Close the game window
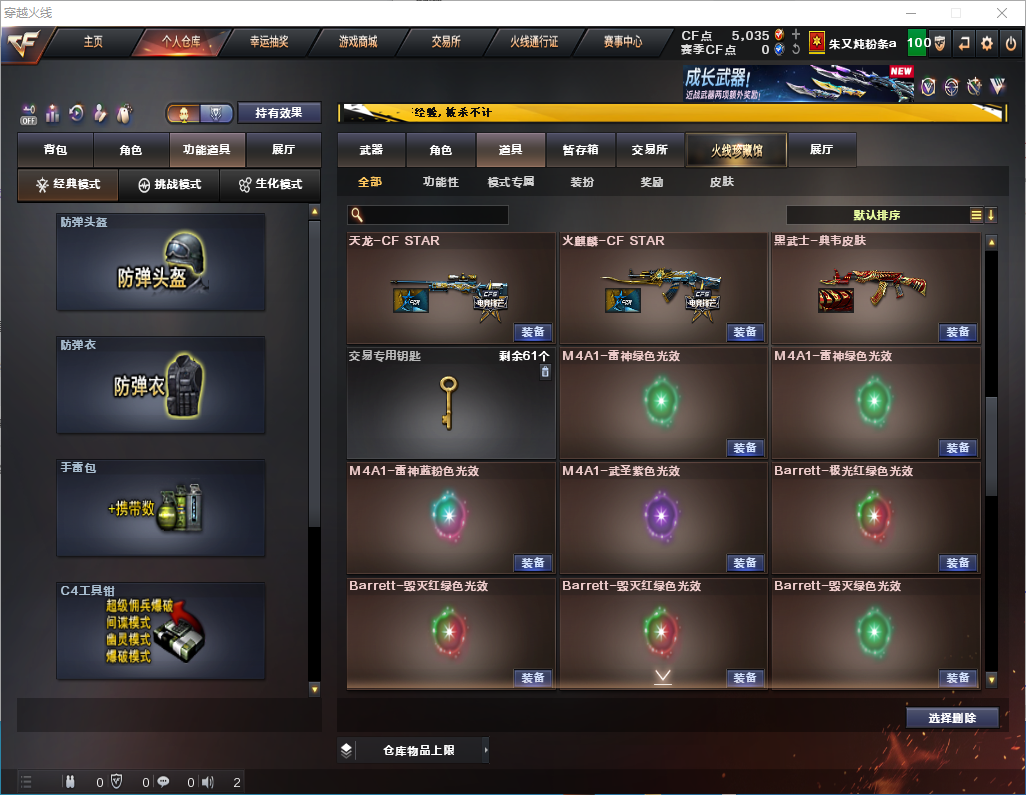Image resolution: width=1026 pixels, height=795 pixels. [1002, 13]
